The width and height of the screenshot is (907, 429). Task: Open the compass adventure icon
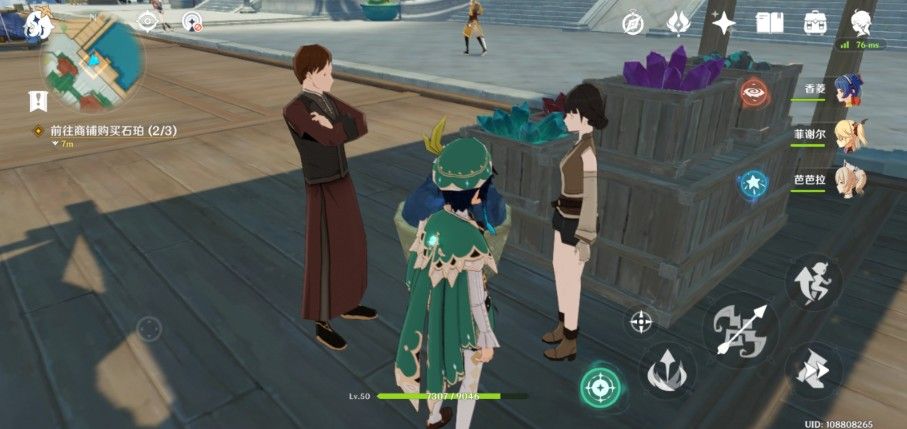[632, 22]
